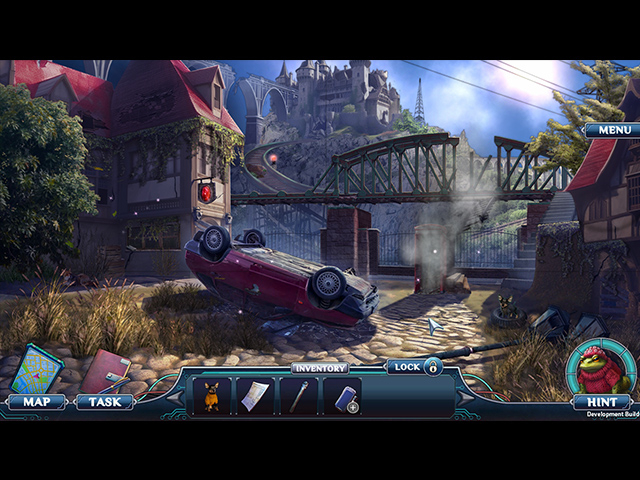The image size is (640, 480).
Task: Click the blue map tablet icon
Action: coord(36,368)
